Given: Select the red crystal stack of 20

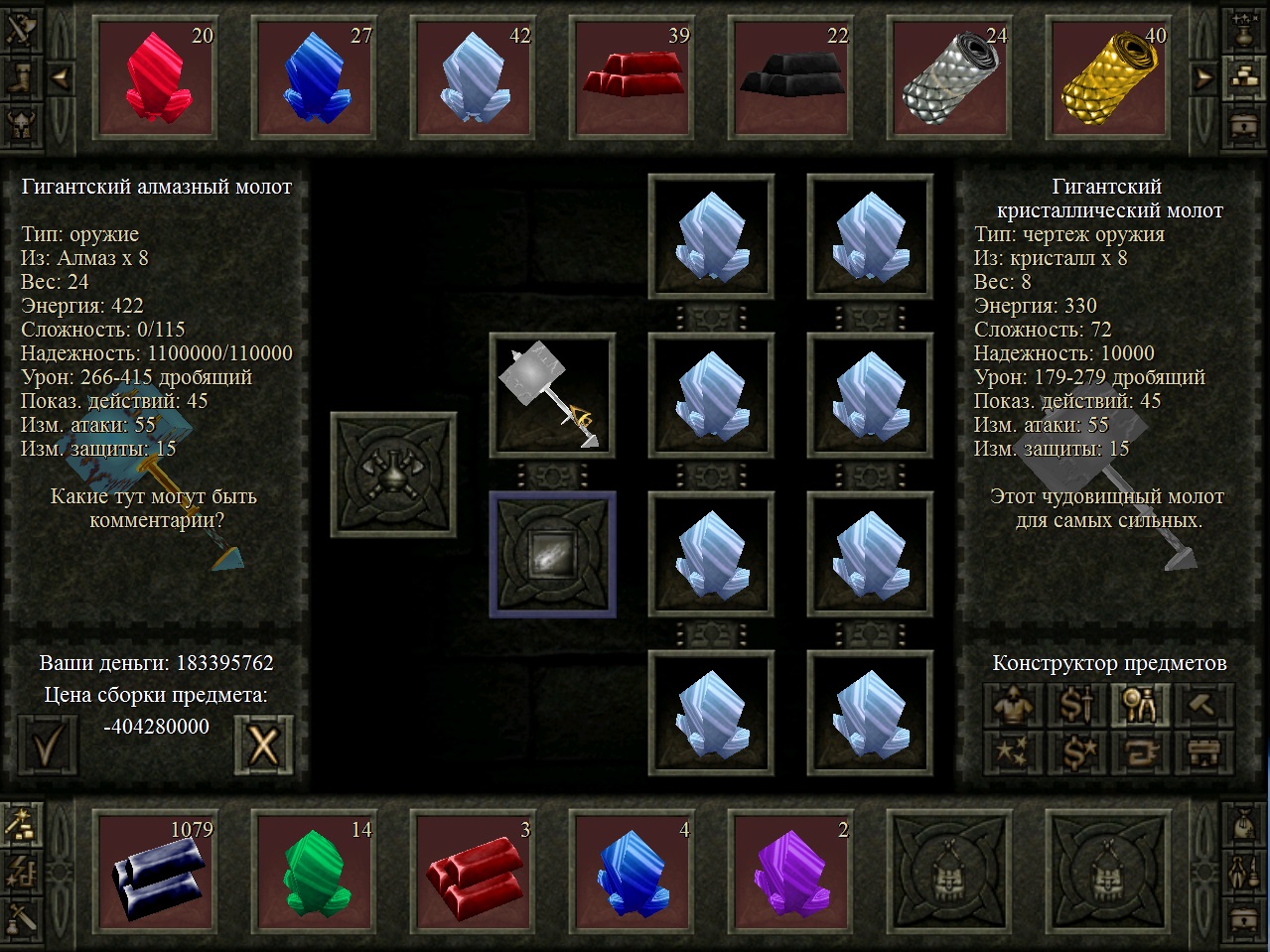Looking at the screenshot, I should 156,78.
